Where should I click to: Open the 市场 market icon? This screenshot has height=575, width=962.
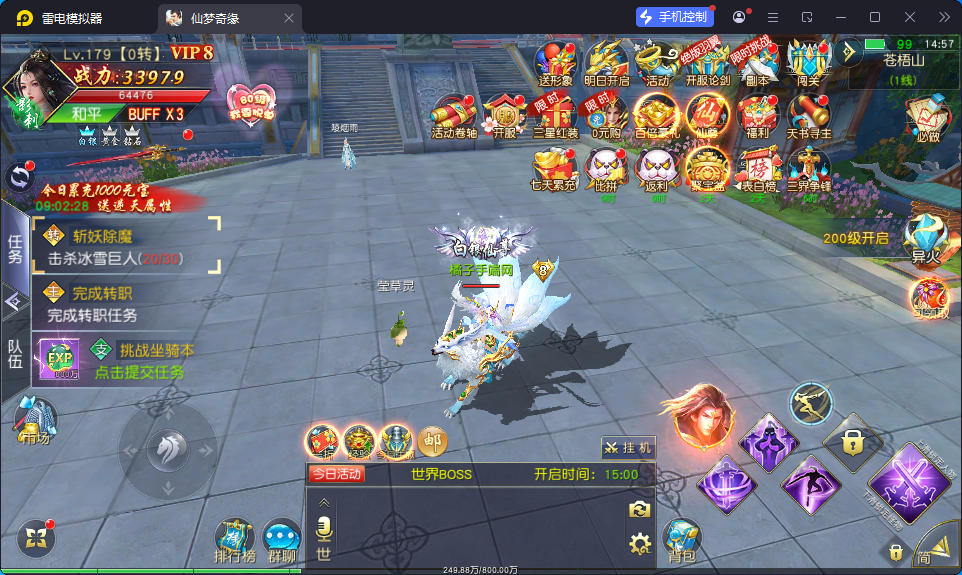coord(34,420)
